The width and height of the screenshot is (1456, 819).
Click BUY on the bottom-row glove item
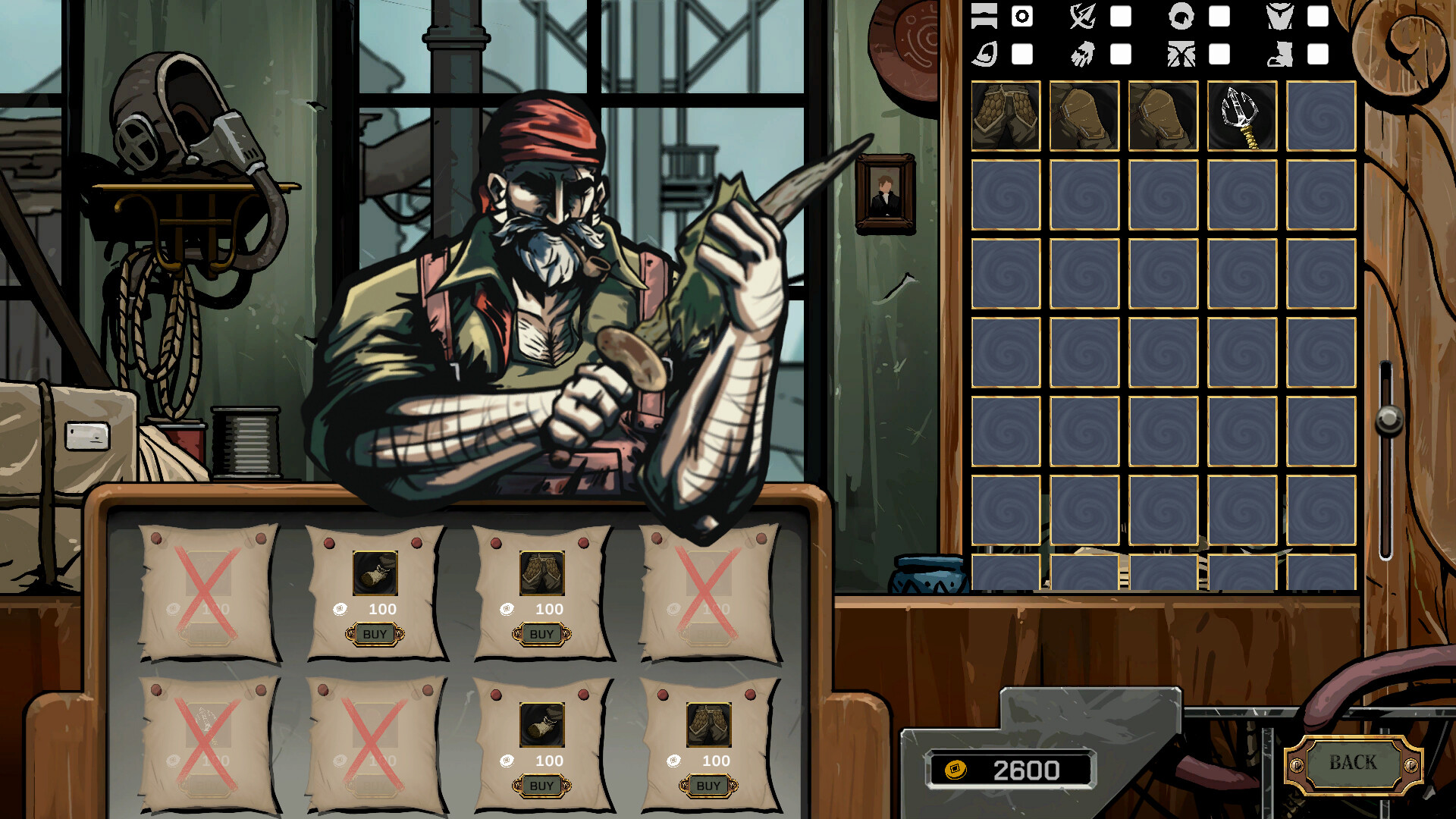click(541, 786)
